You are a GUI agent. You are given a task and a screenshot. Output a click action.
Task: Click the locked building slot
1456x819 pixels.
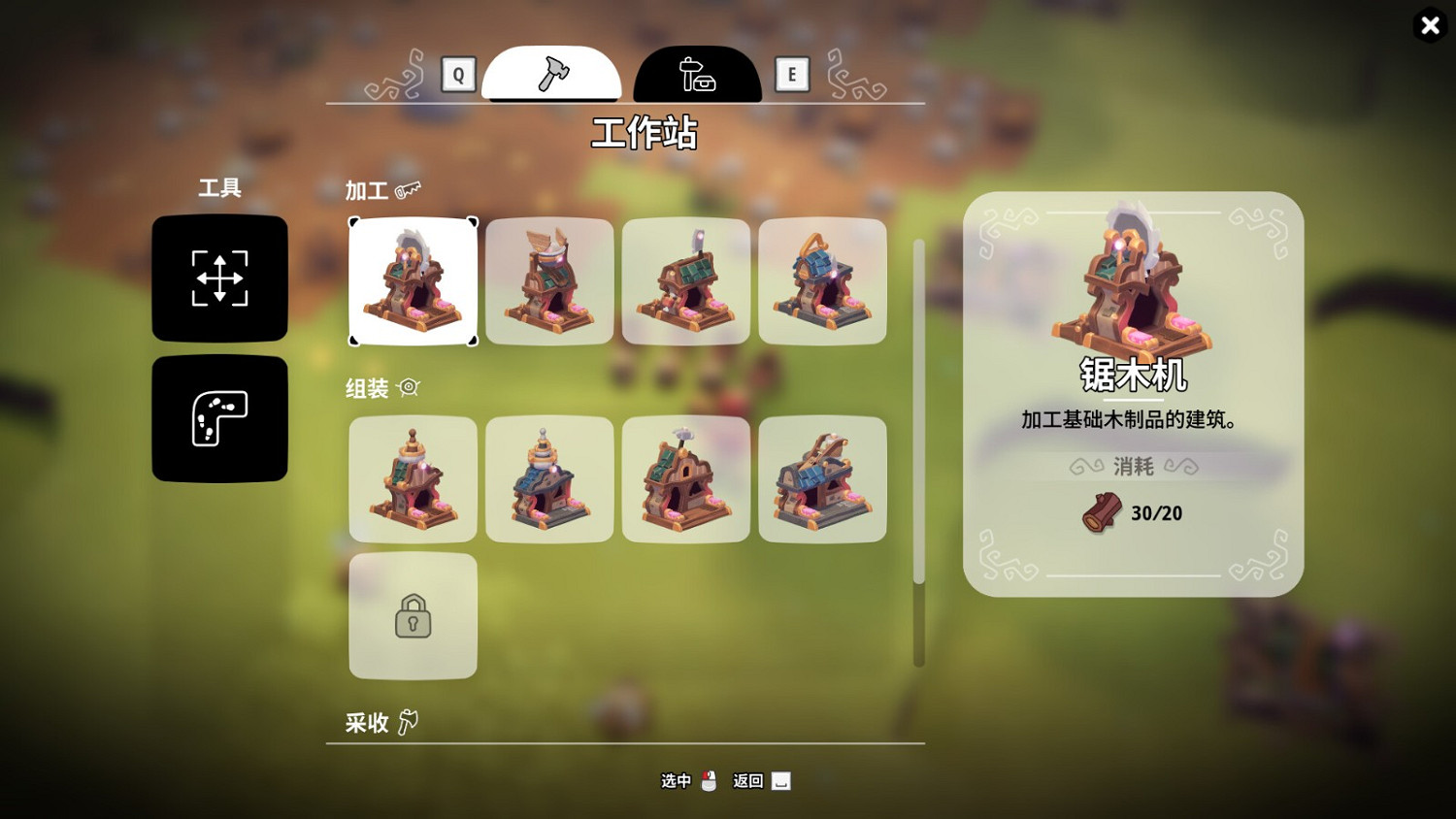coord(413,615)
